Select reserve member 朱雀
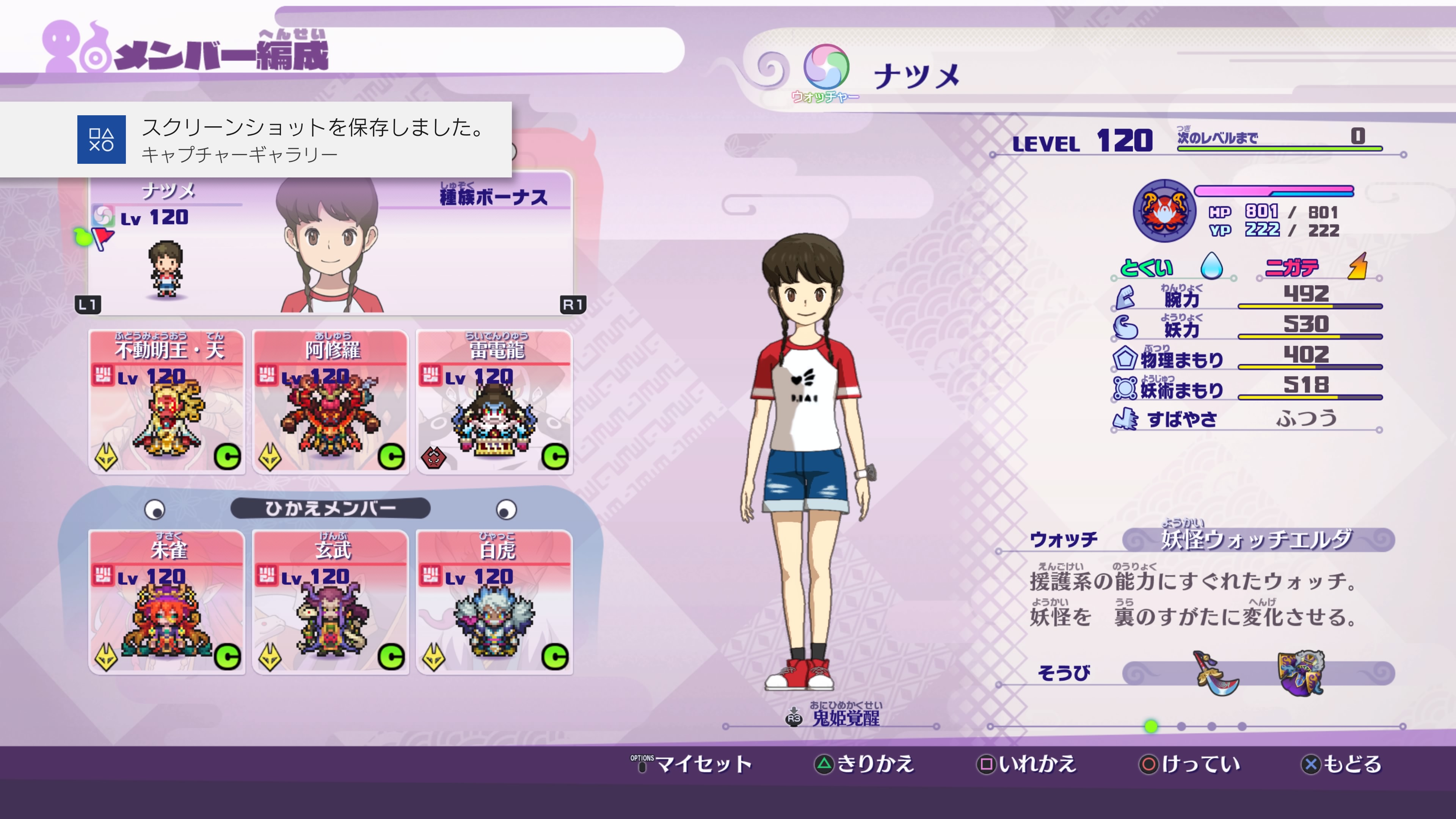Image resolution: width=1456 pixels, height=819 pixels. pyautogui.click(x=167, y=602)
